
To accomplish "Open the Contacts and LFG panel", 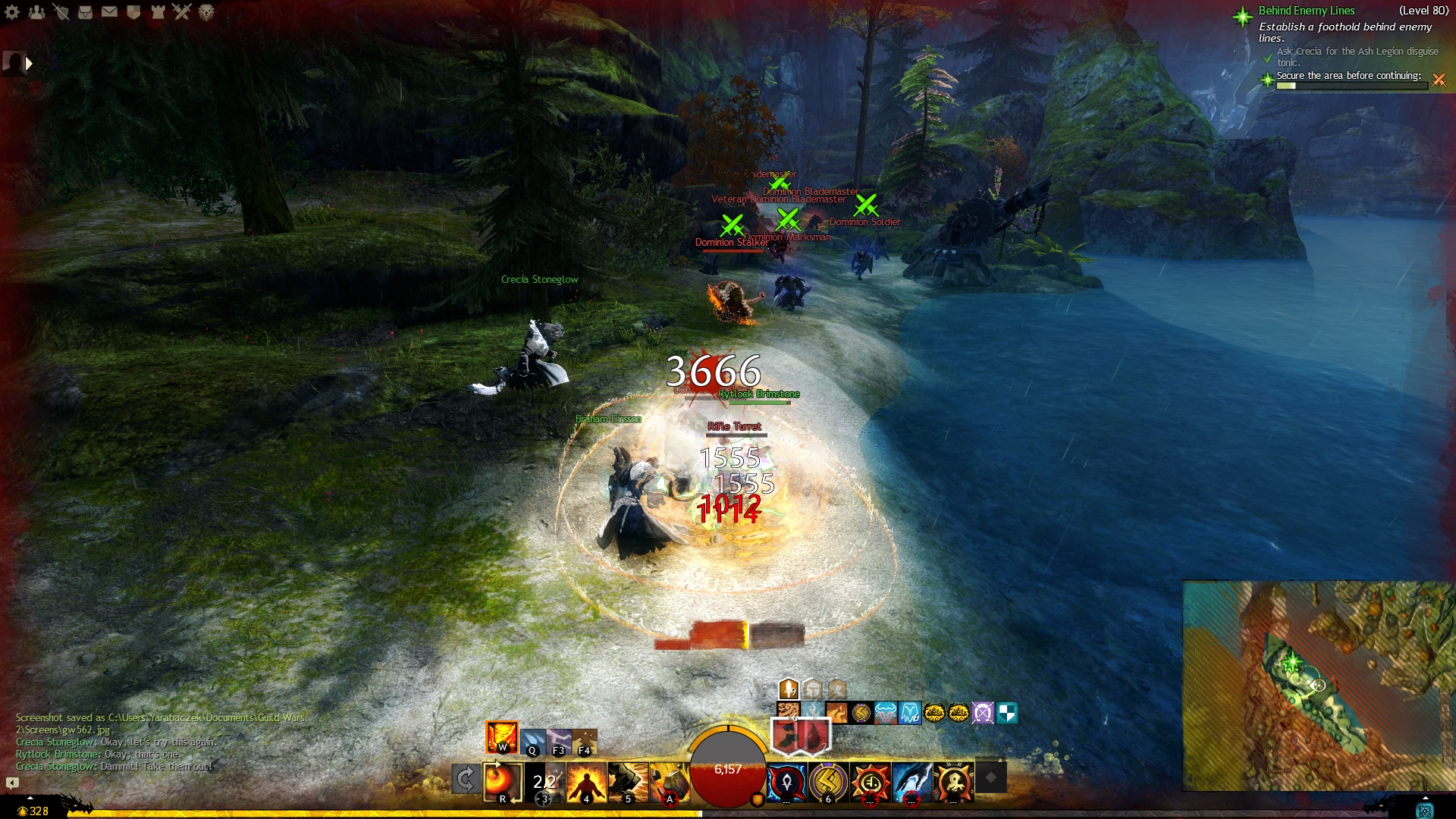I will coord(36,12).
